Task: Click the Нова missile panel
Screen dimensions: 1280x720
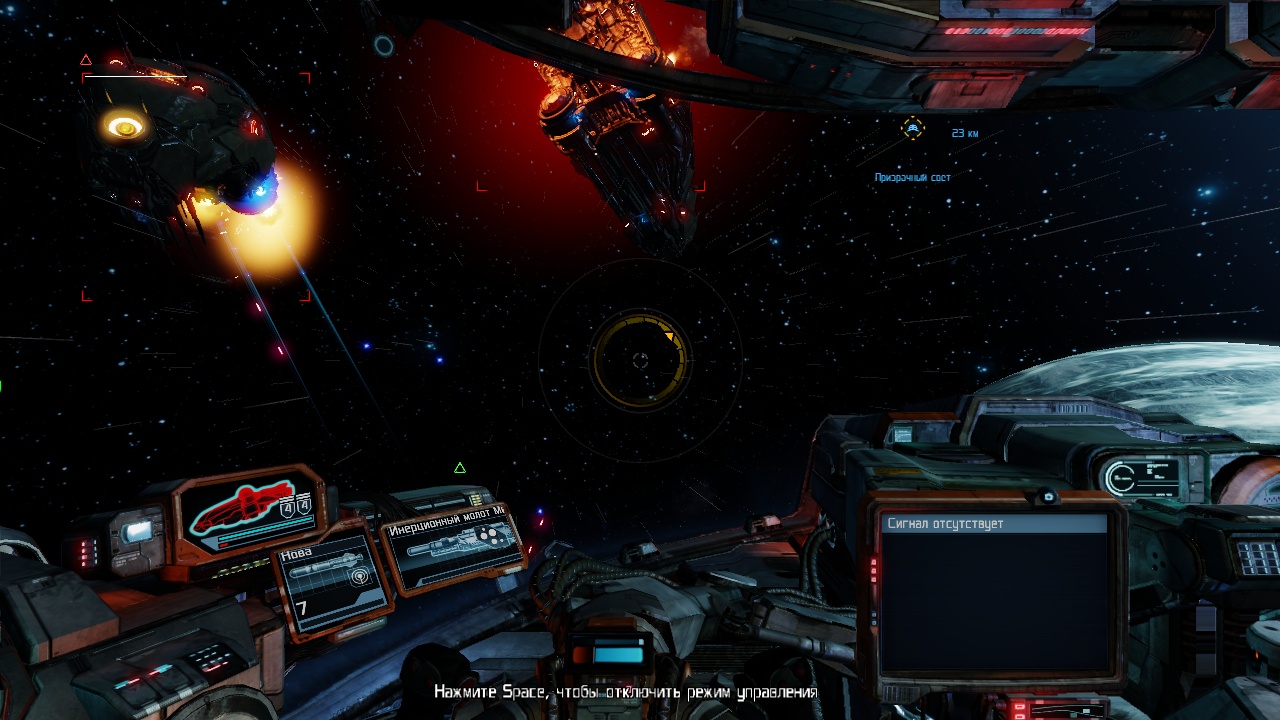Action: tap(331, 583)
